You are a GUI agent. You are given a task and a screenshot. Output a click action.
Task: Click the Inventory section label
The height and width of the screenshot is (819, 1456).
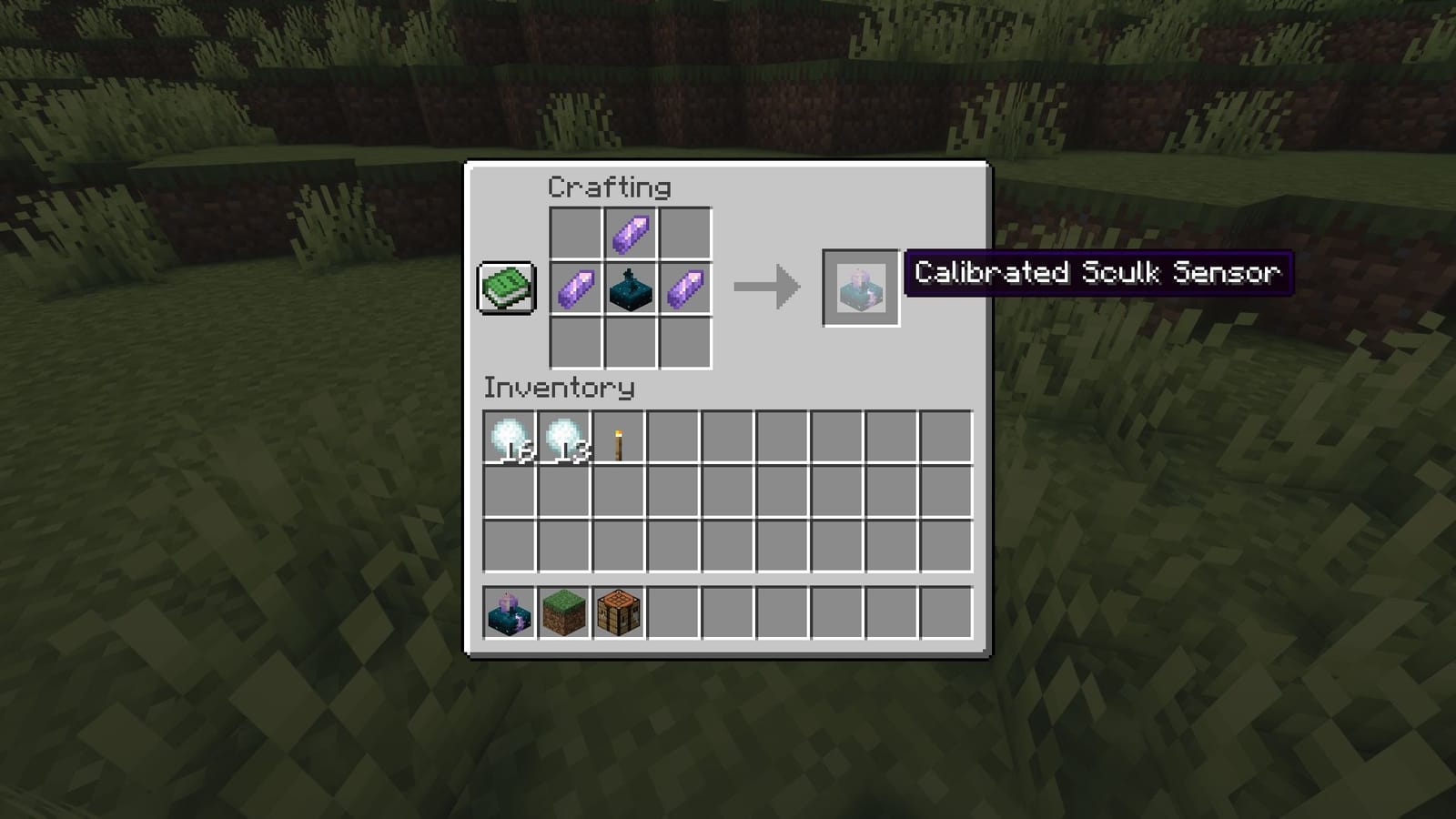tap(557, 388)
